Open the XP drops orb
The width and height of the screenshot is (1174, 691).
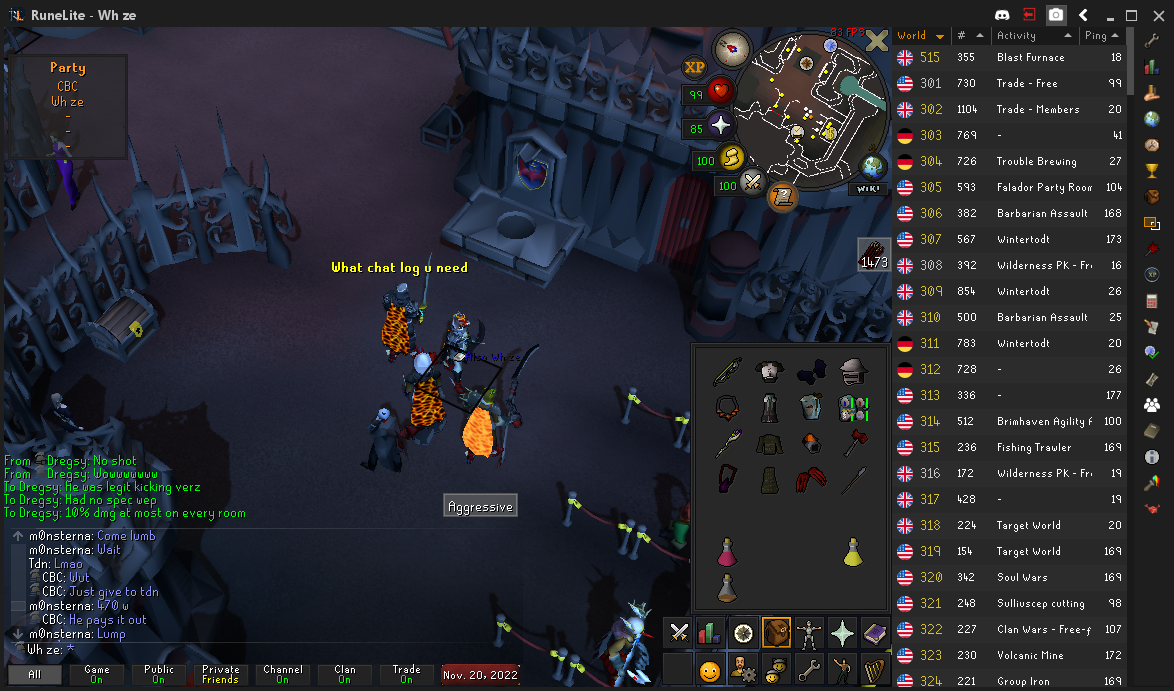coord(694,67)
